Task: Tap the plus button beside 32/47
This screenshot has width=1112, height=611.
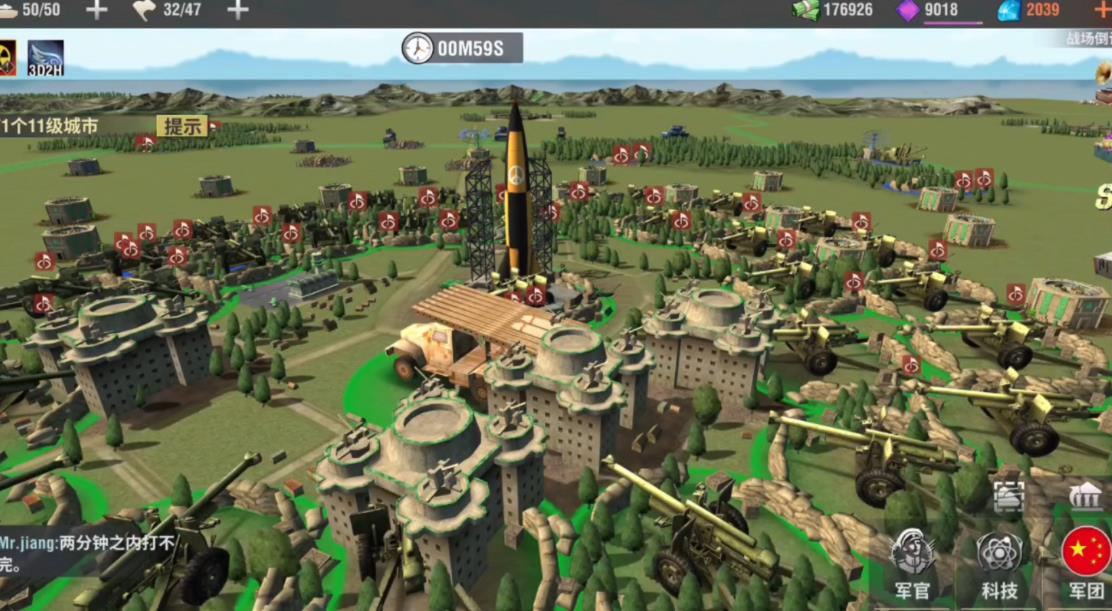Action: (x=238, y=10)
